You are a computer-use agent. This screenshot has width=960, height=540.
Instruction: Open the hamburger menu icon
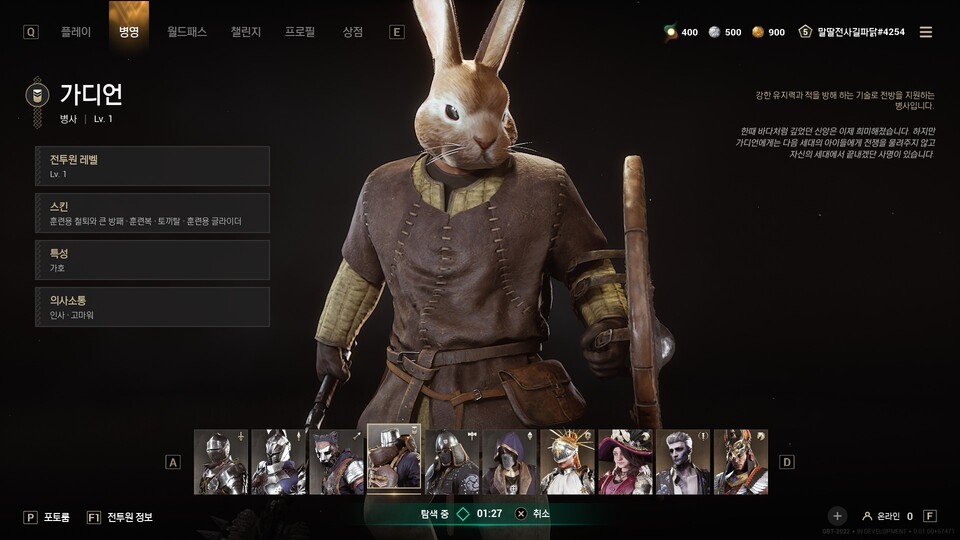tap(926, 32)
